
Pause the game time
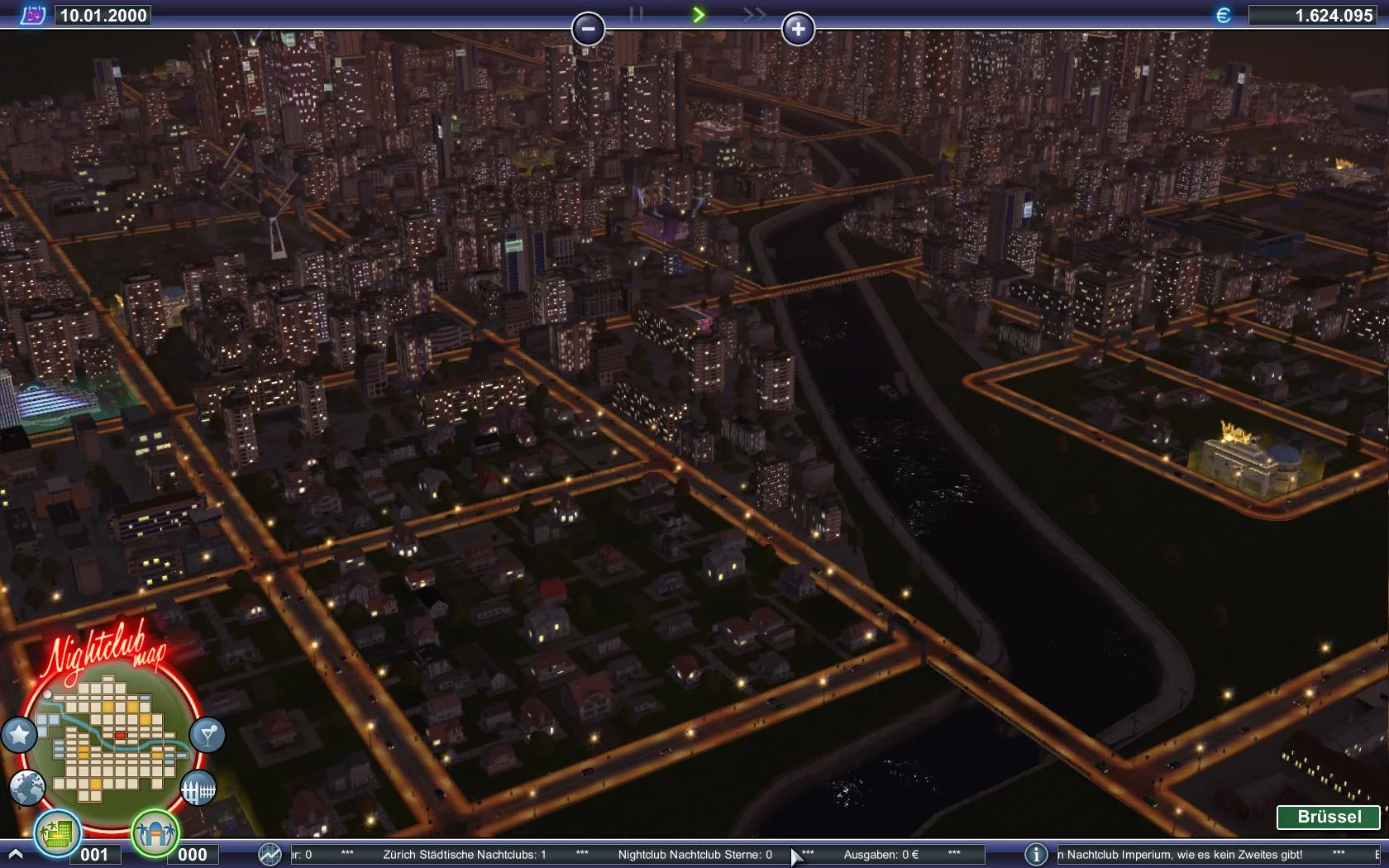click(x=636, y=14)
